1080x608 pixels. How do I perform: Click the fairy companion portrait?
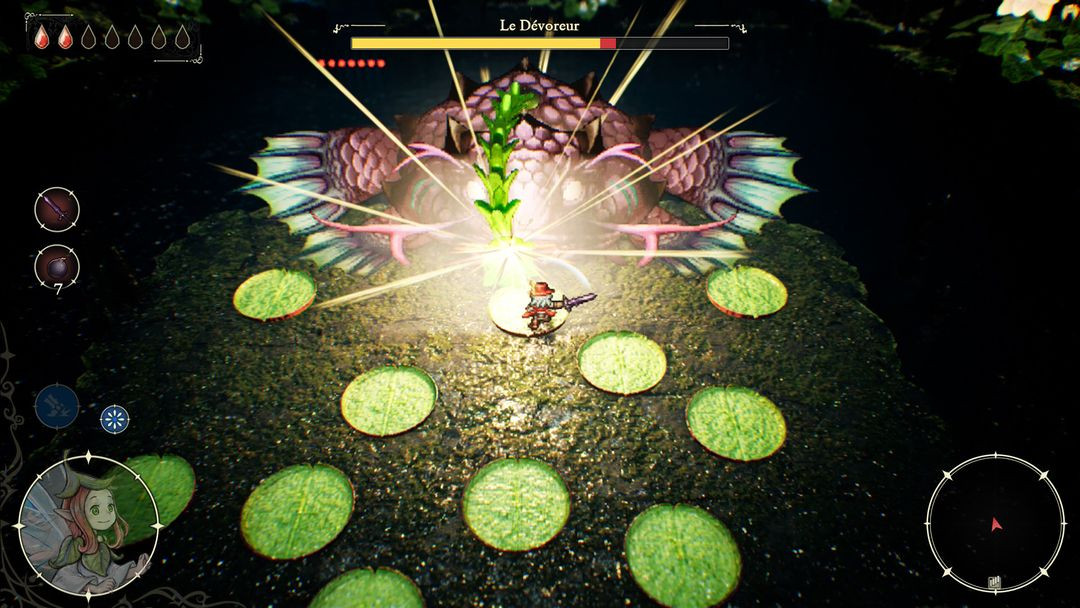pos(88,523)
